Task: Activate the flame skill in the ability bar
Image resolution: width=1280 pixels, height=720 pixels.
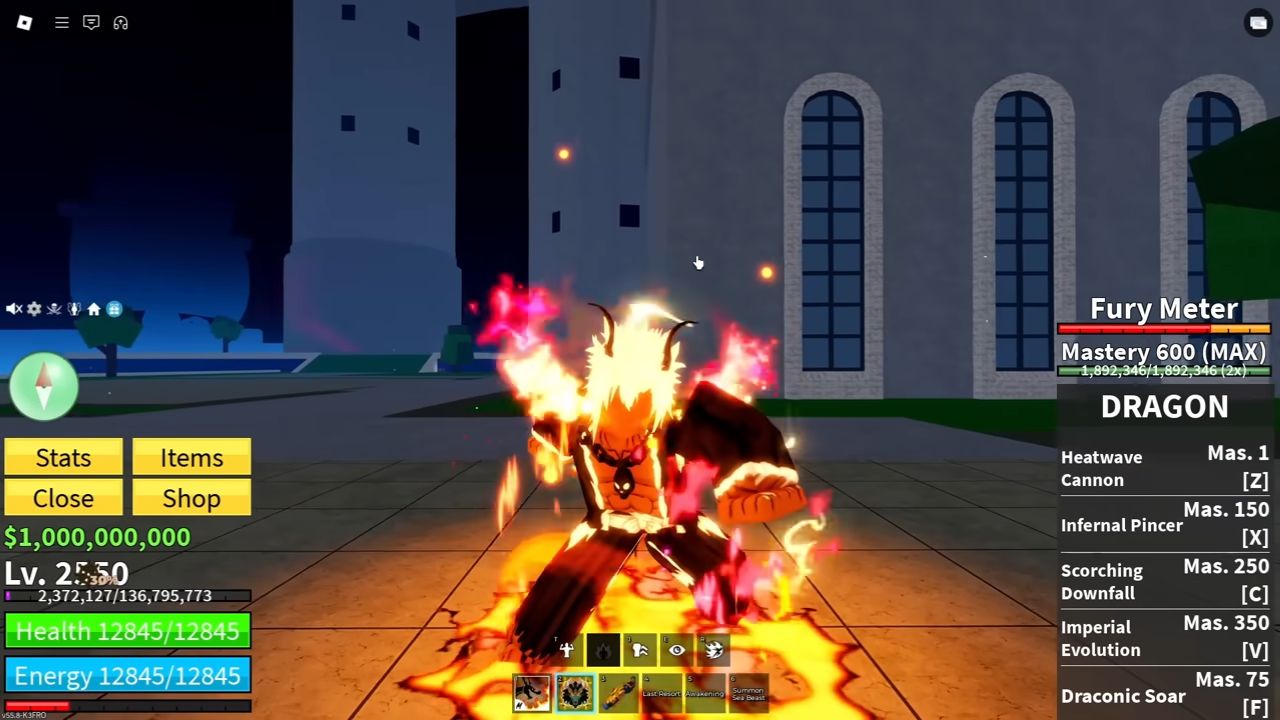Action: tap(603, 651)
